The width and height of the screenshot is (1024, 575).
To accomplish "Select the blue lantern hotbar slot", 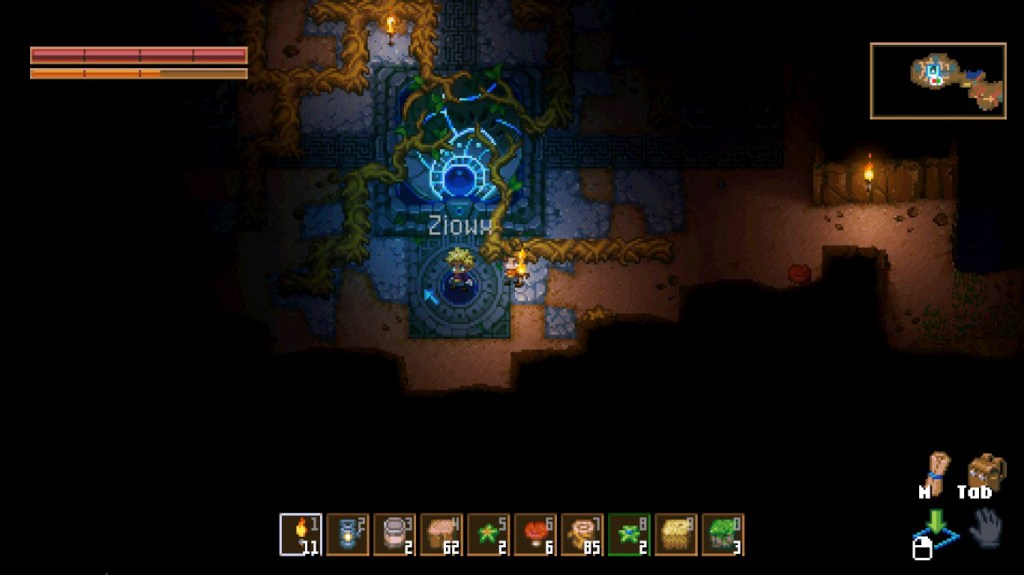I will (x=348, y=534).
